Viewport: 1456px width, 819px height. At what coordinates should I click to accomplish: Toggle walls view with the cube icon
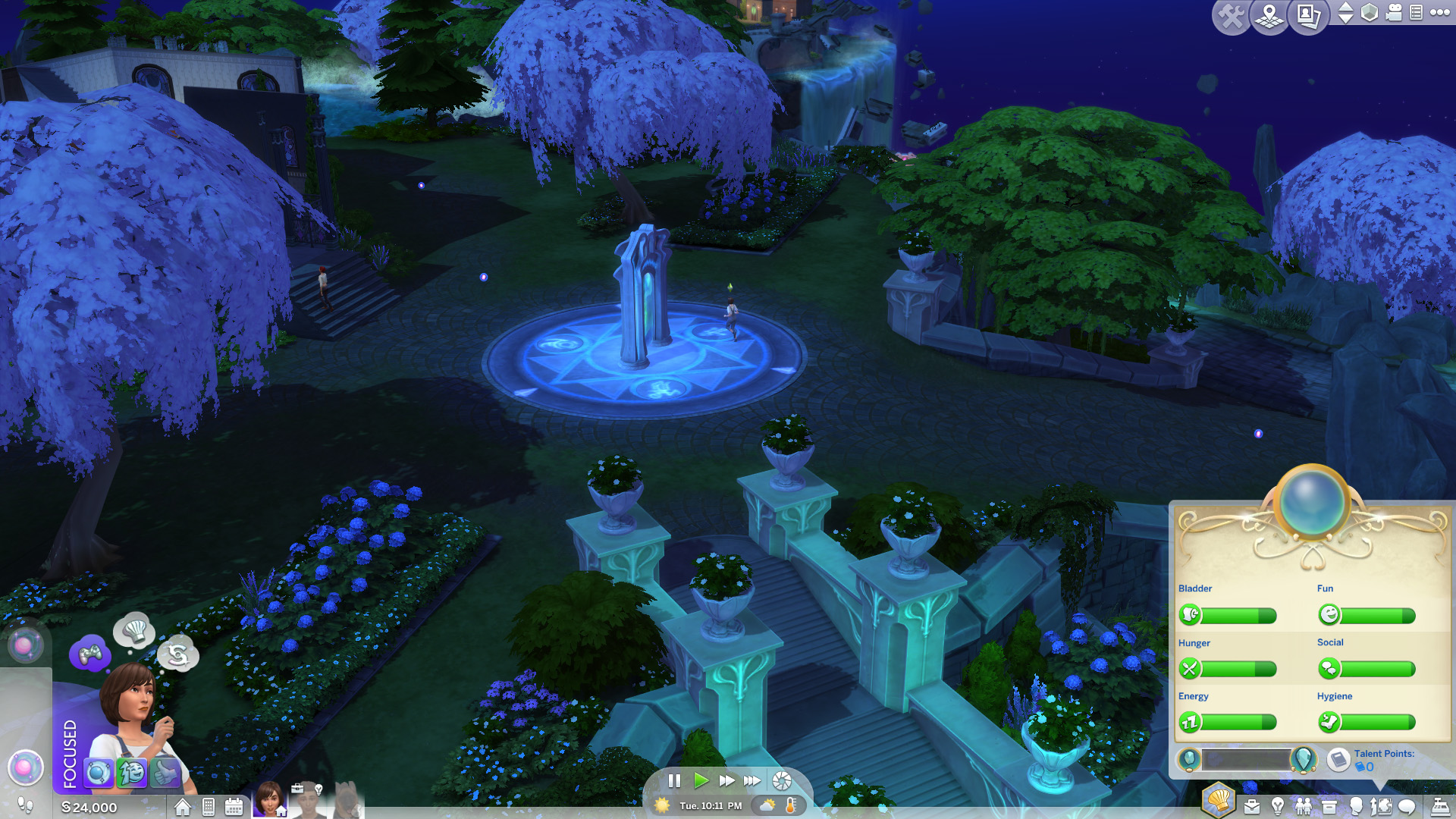click(x=1370, y=13)
